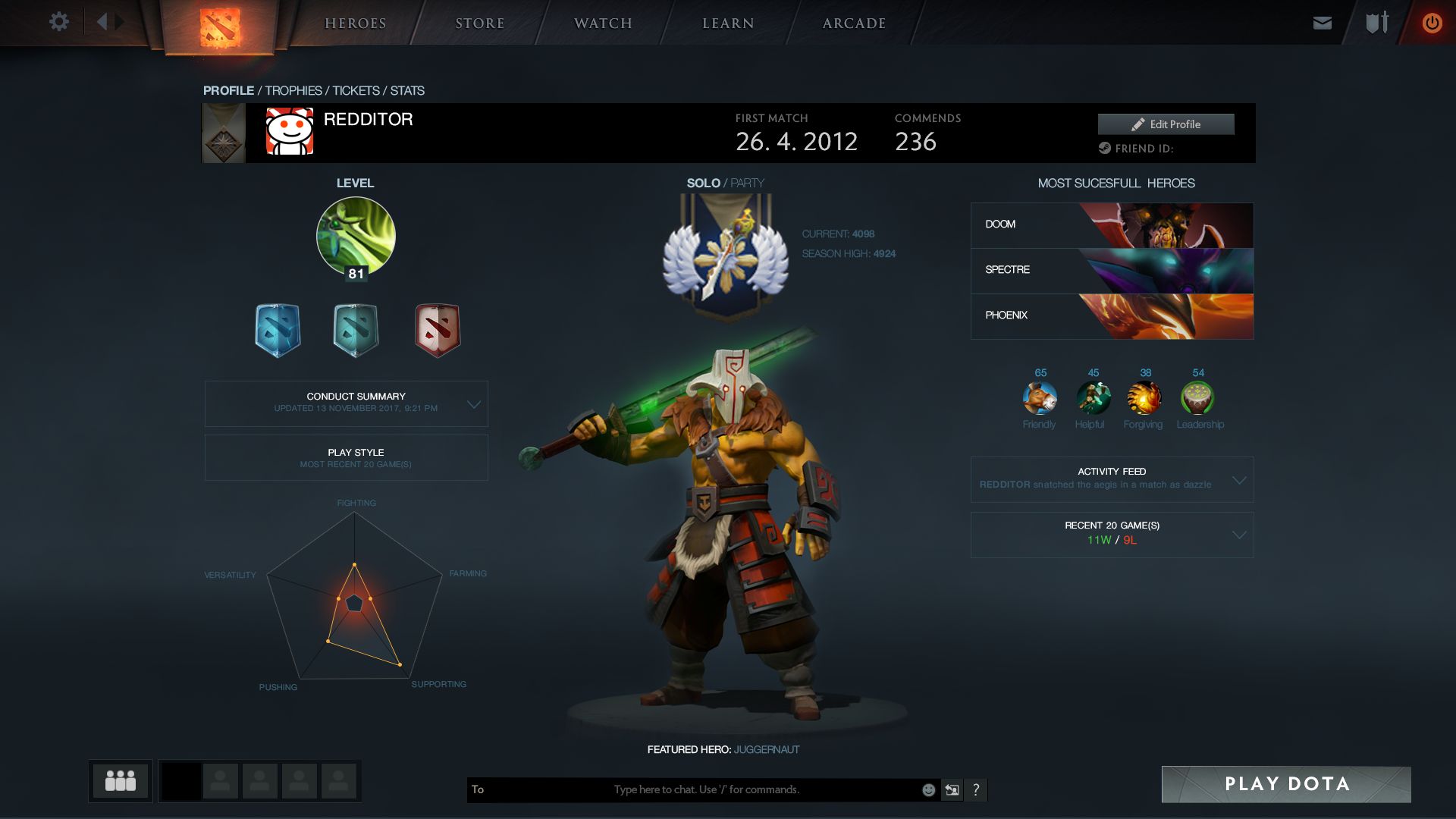This screenshot has height=819, width=1456.
Task: Open the settings gear menu
Action: tap(59, 22)
